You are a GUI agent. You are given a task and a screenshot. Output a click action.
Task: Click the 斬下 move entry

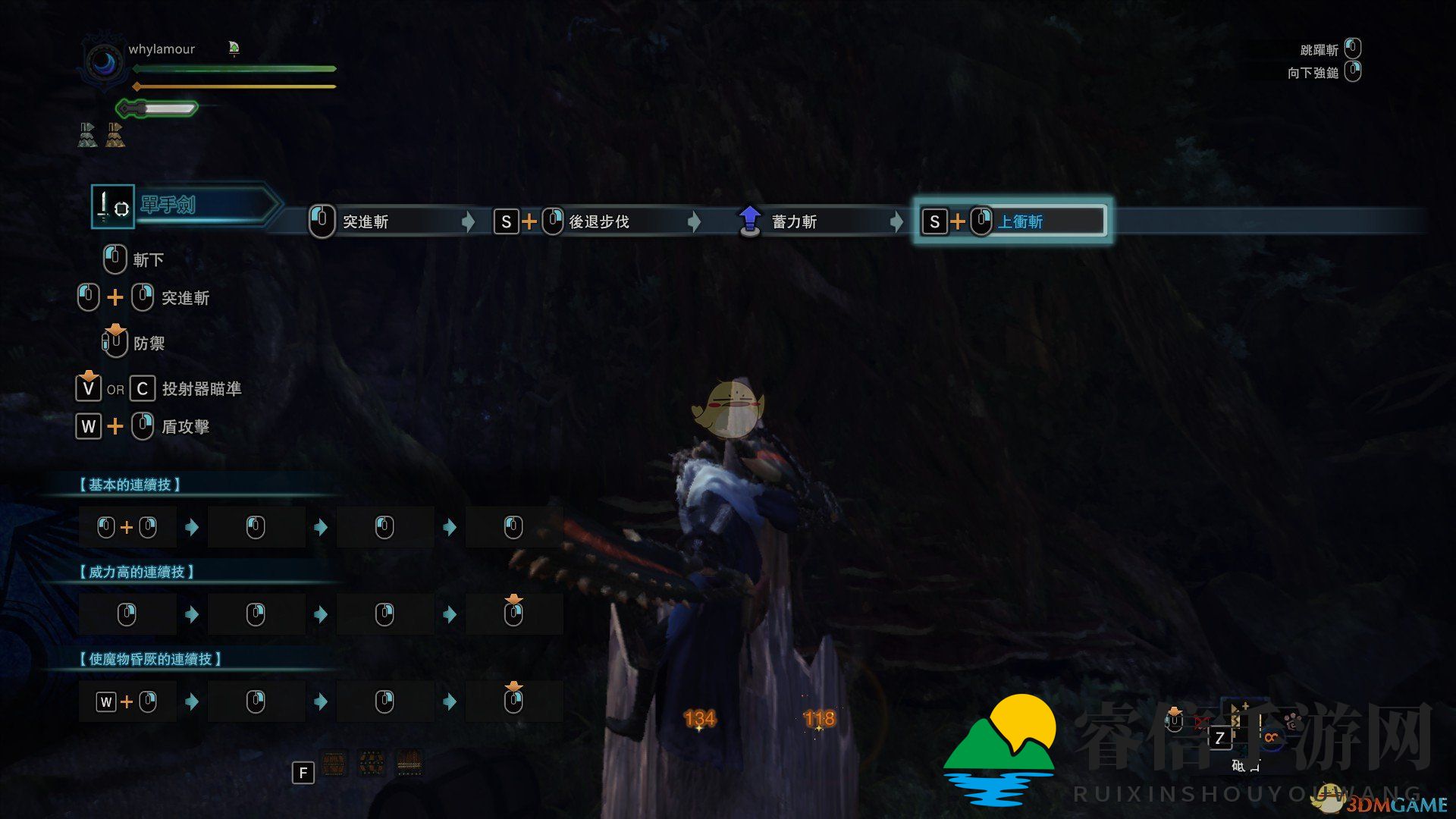(148, 260)
